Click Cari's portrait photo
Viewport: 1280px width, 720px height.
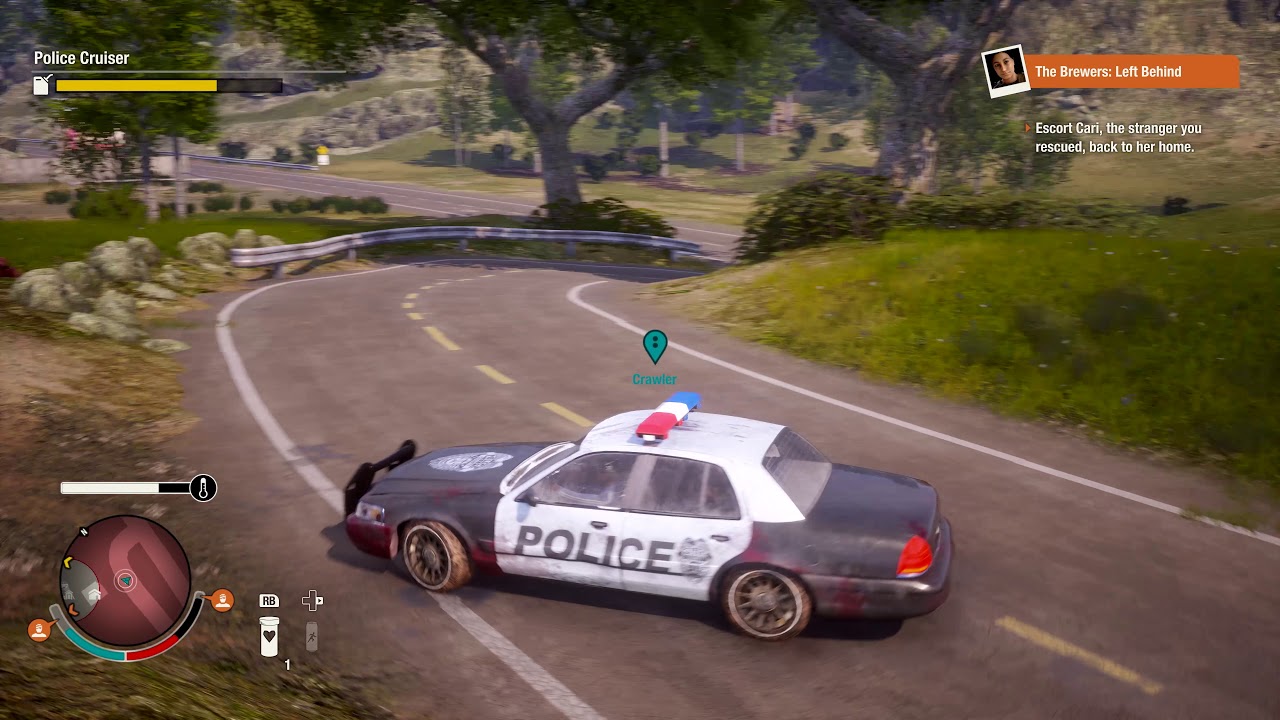1004,71
